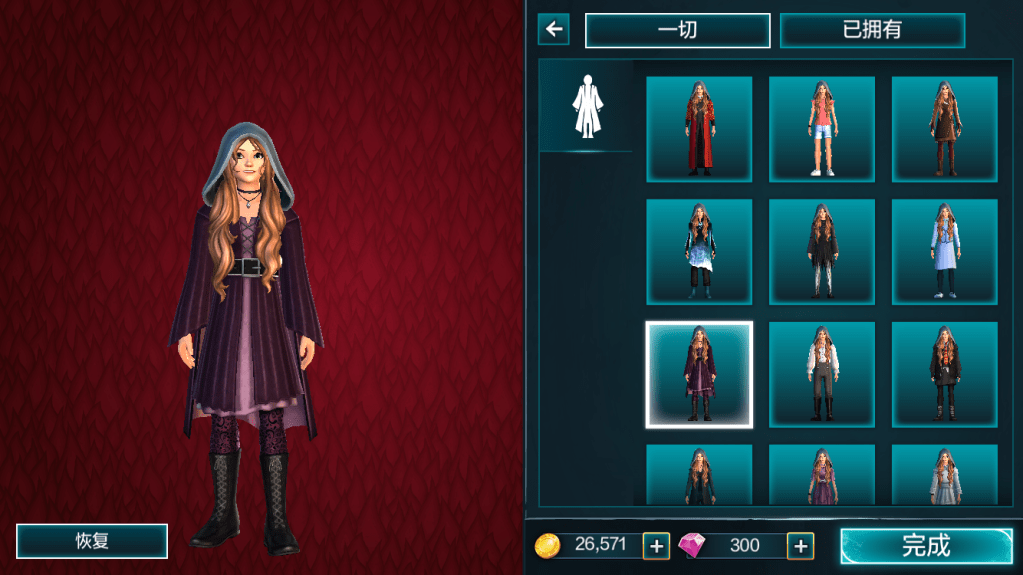Choose the brown dress outfit
Viewport: 1023px width, 575px height.
click(944, 129)
